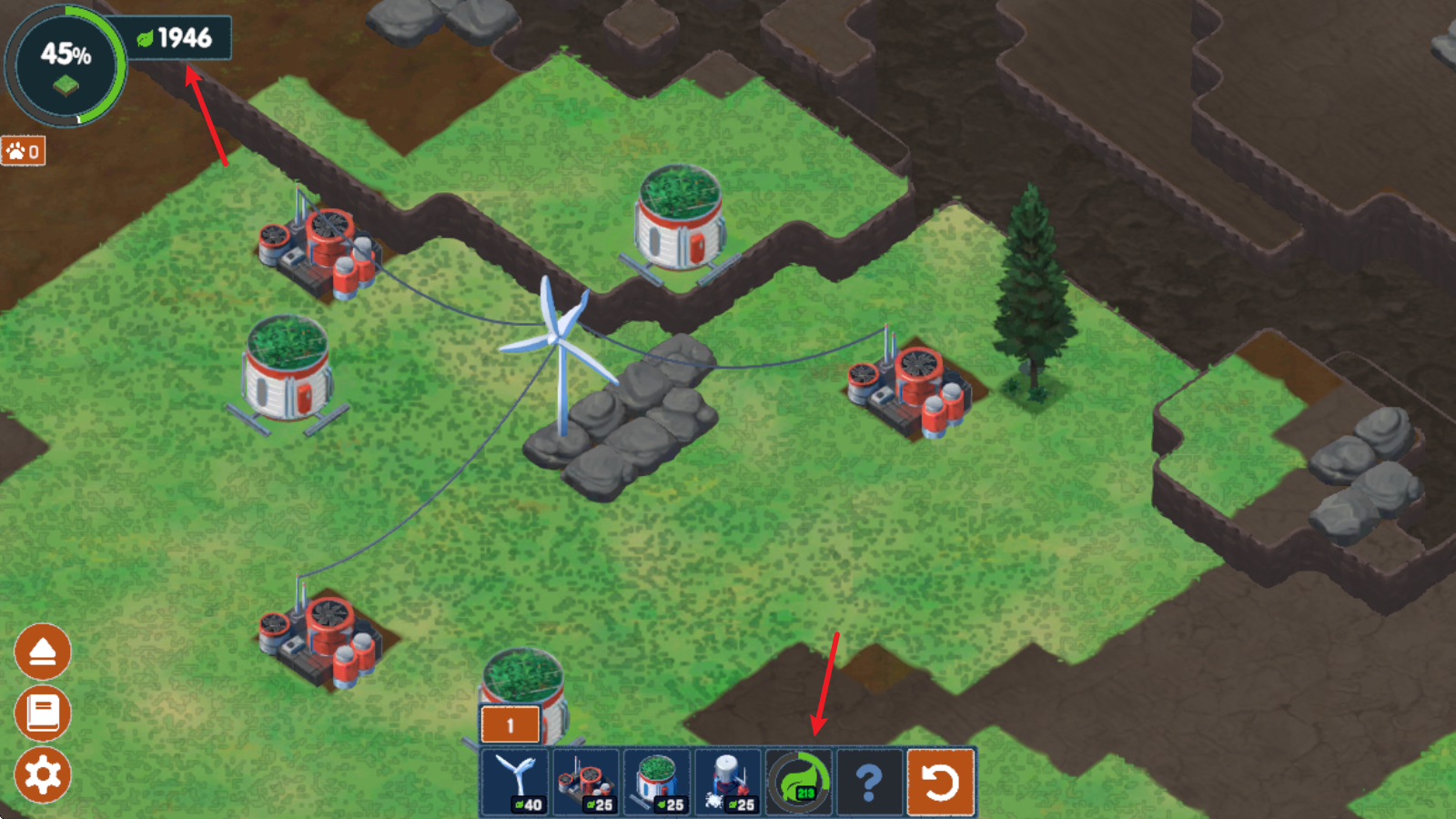Pick the green-topped irrigator building slot

pyautogui.click(x=657, y=781)
